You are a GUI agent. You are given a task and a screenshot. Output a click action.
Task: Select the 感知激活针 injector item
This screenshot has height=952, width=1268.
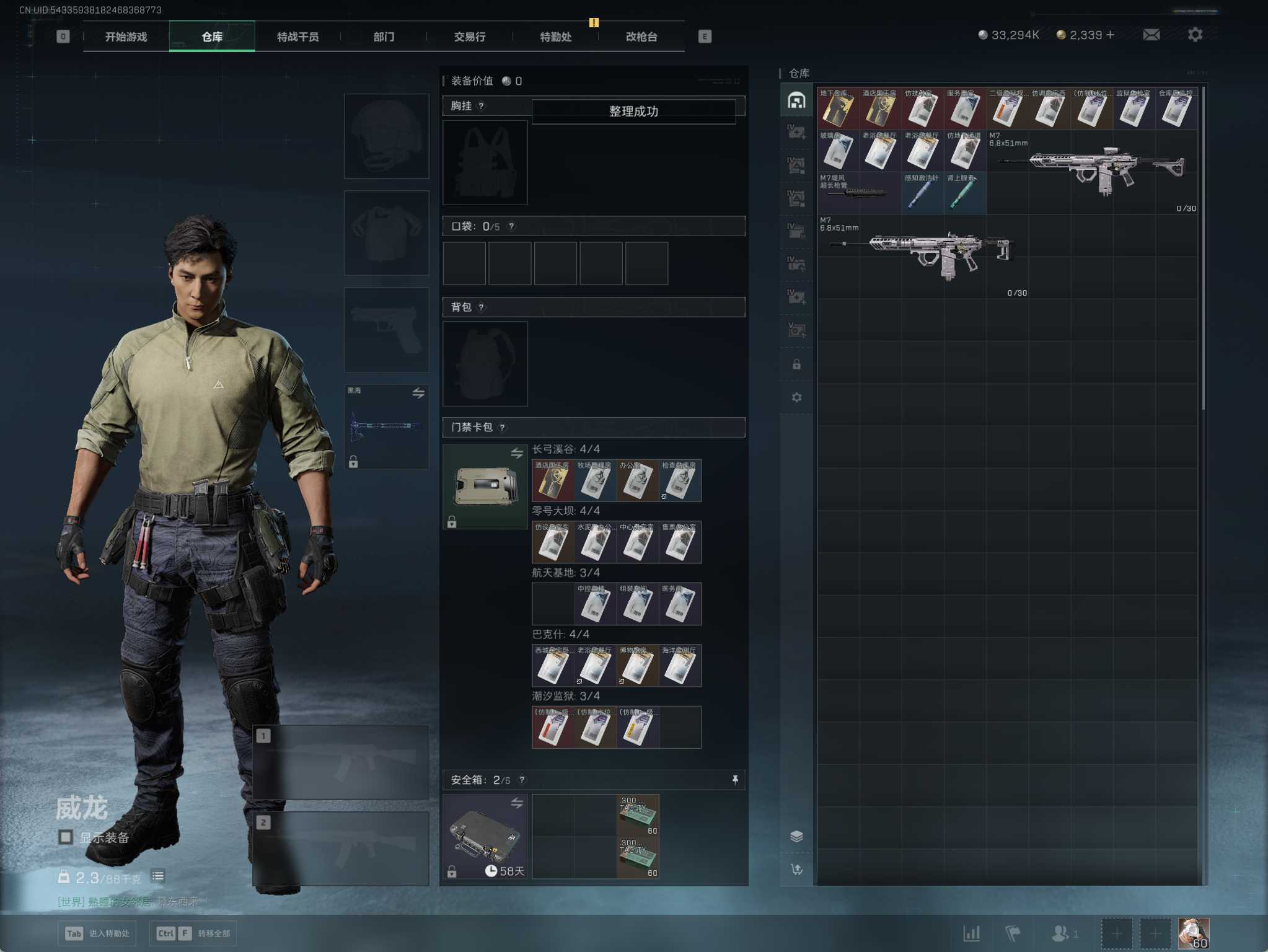pos(922,193)
